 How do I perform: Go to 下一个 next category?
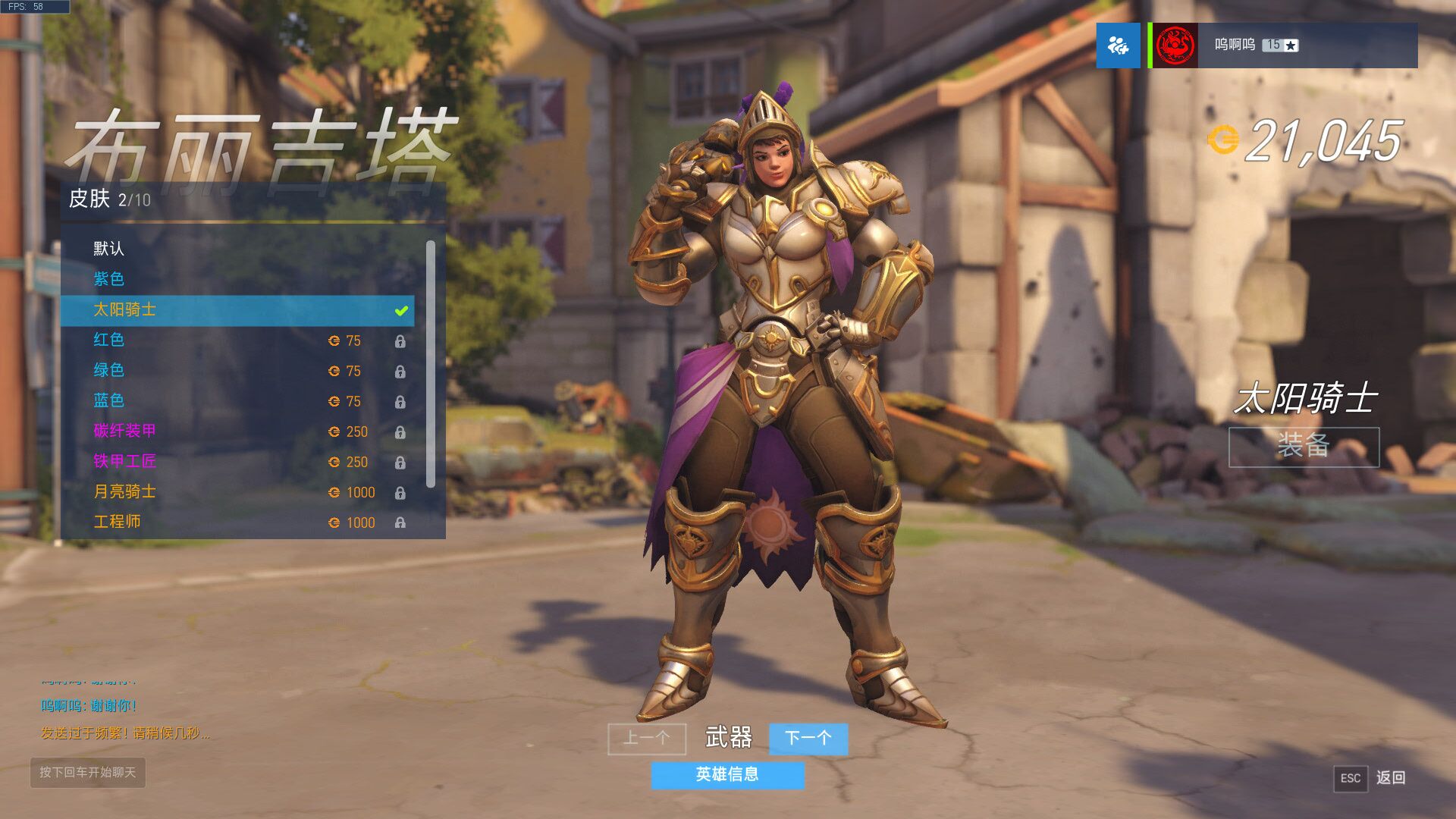coord(808,738)
